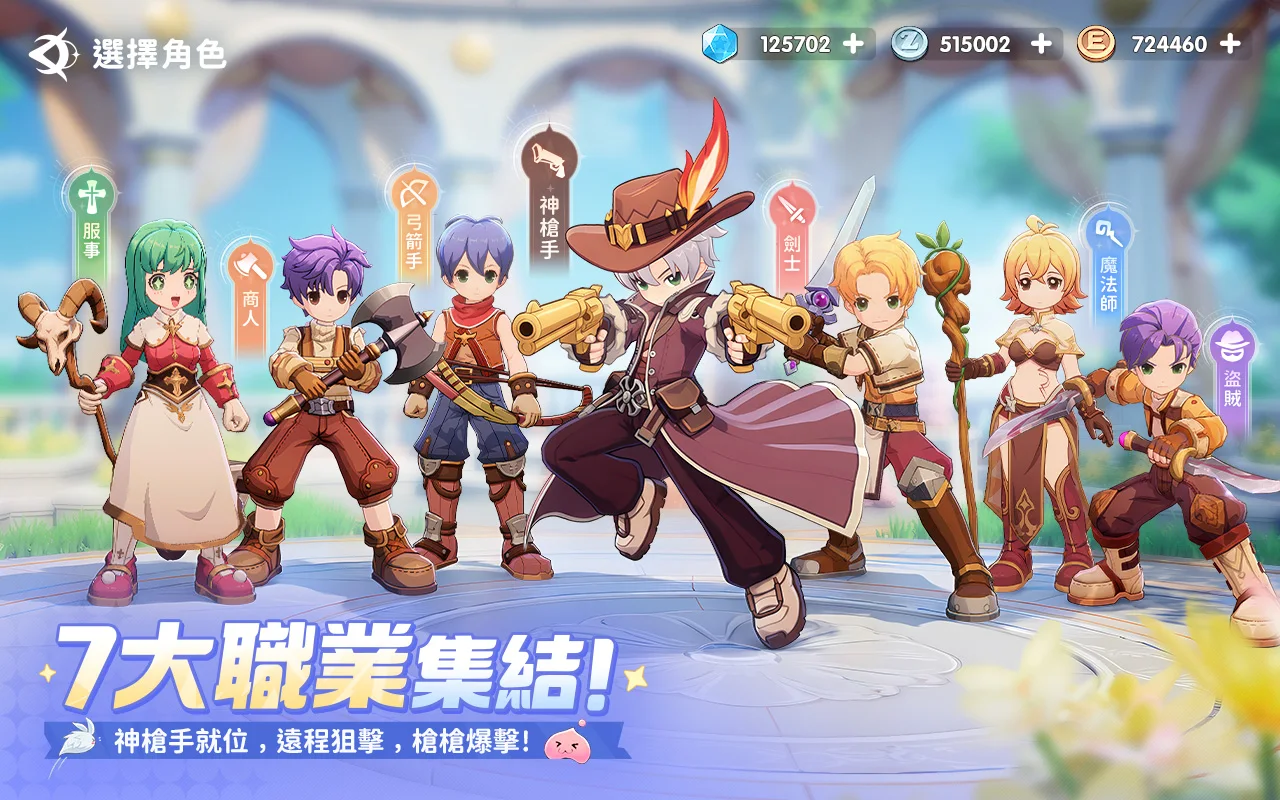Click the bronze E coin icon
Image resolution: width=1280 pixels, height=800 pixels.
tap(1095, 43)
